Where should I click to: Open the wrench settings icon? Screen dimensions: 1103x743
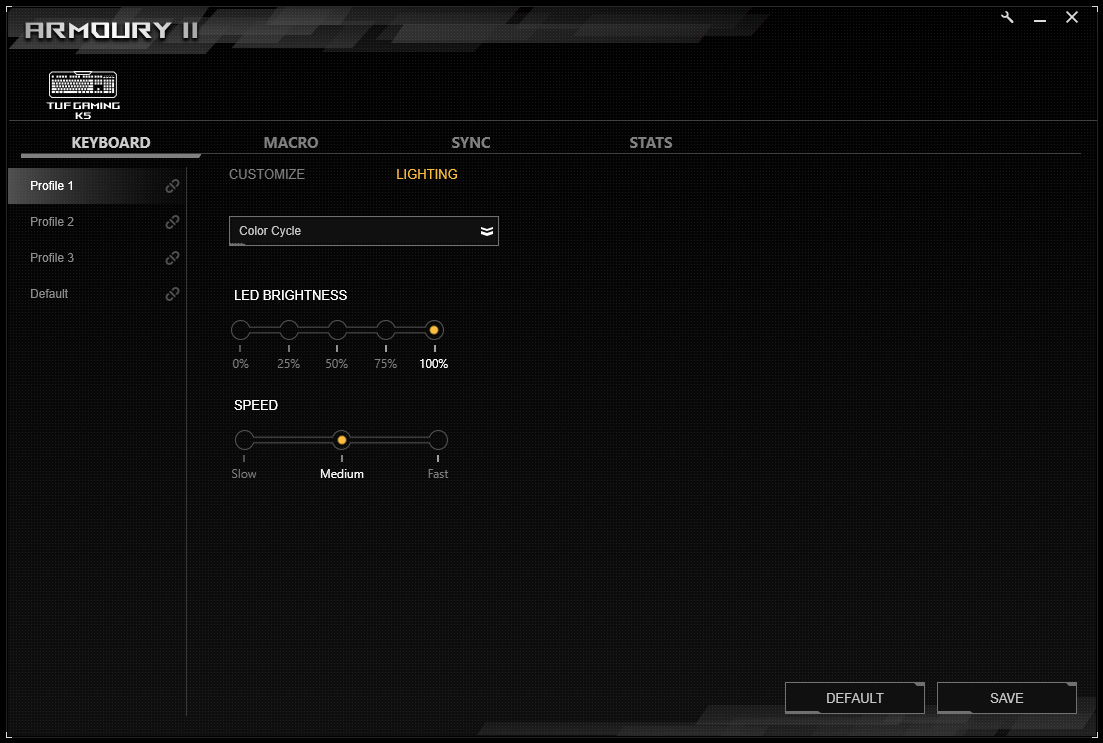1008,18
